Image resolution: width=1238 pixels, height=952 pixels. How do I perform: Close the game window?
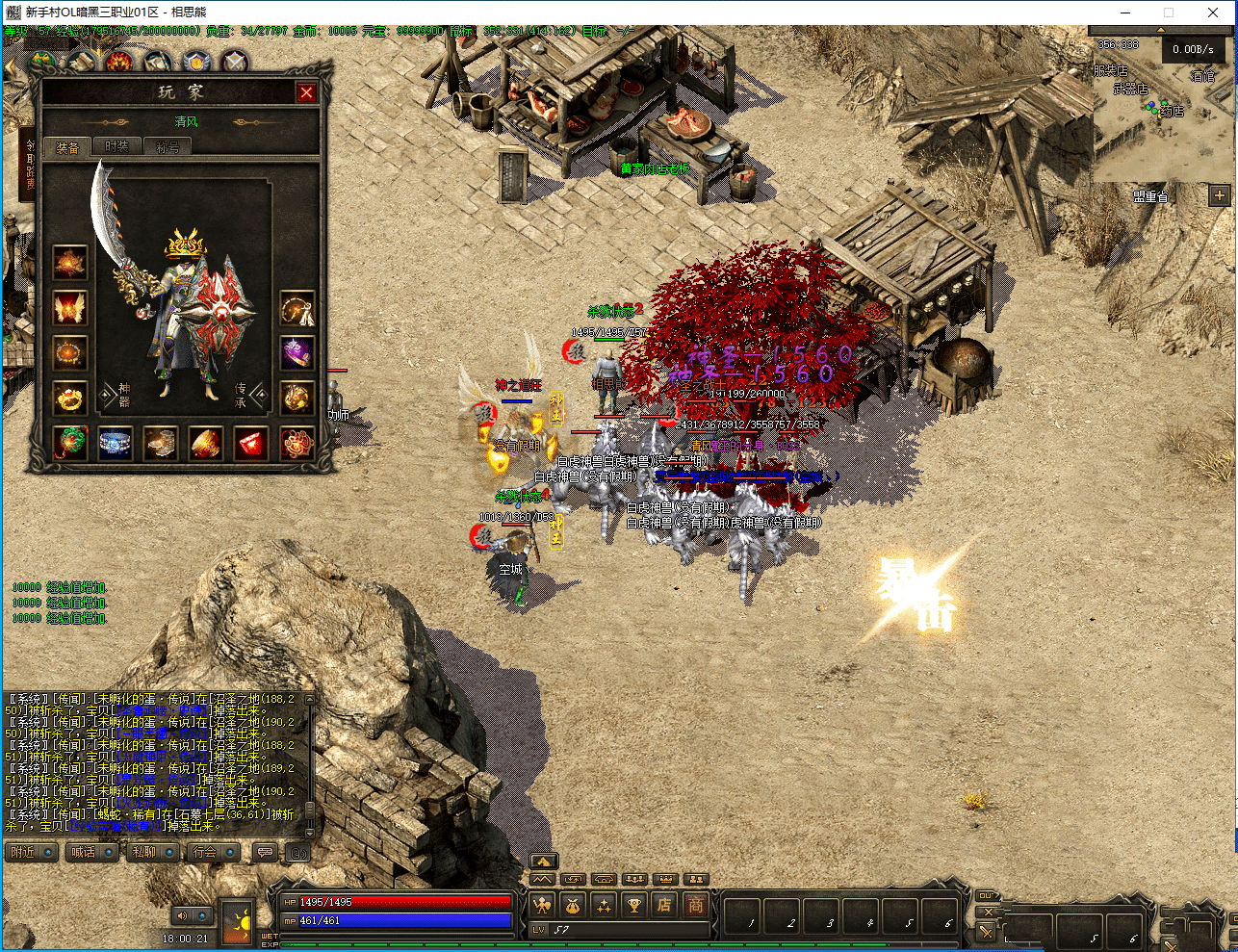click(1213, 13)
